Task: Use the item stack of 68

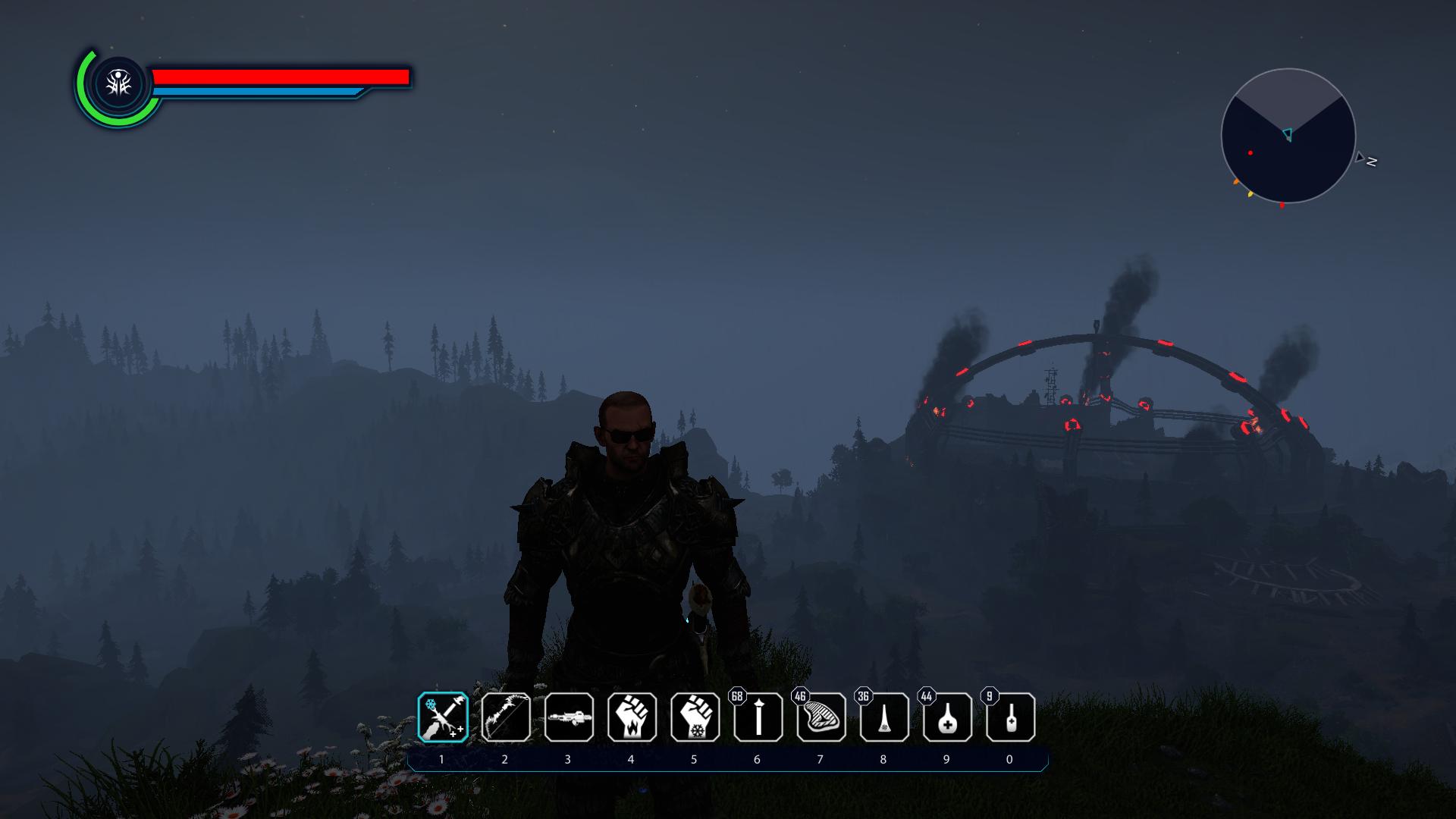Action: (x=758, y=717)
